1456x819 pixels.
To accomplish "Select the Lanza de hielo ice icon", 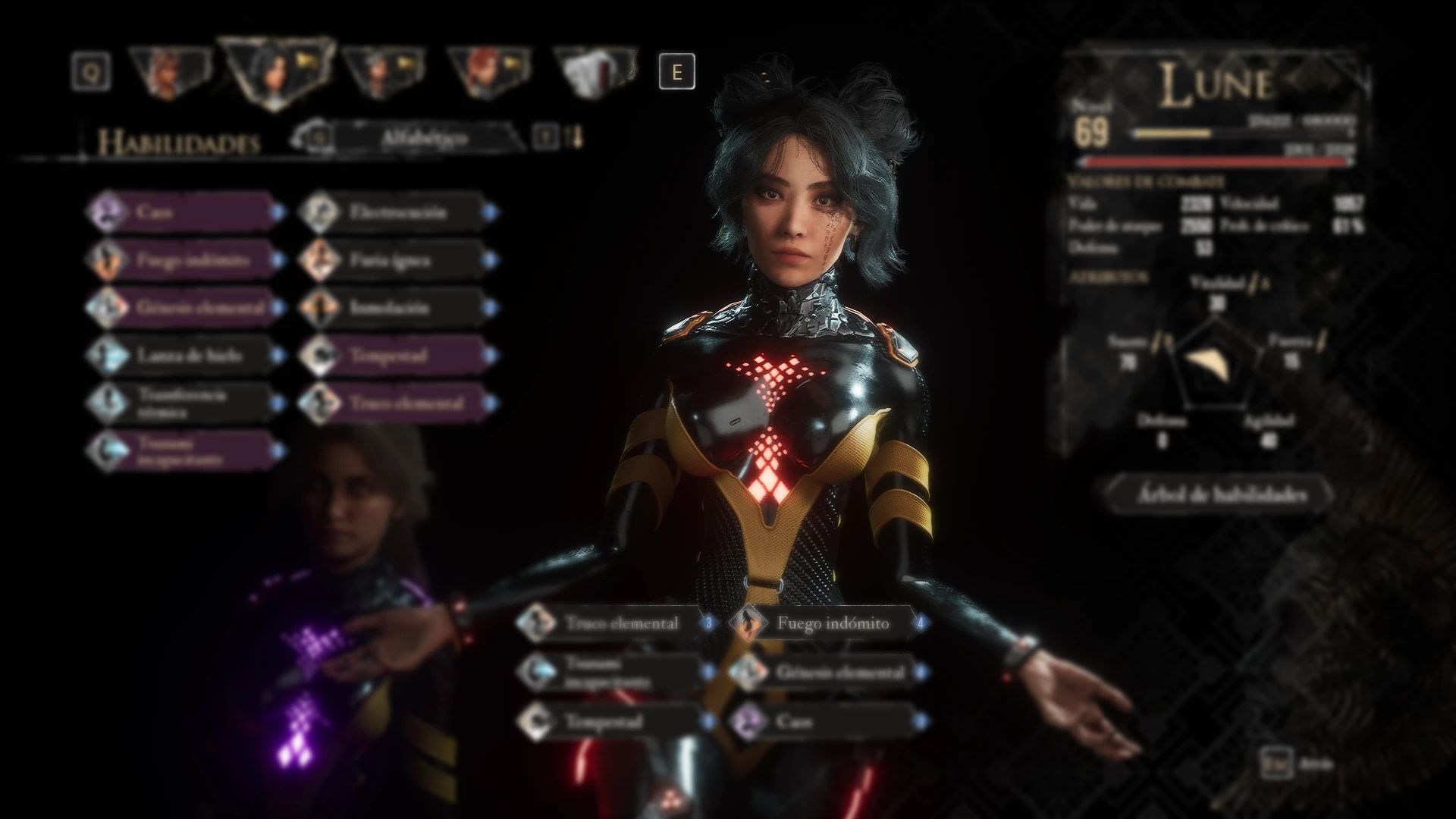I will [x=106, y=354].
